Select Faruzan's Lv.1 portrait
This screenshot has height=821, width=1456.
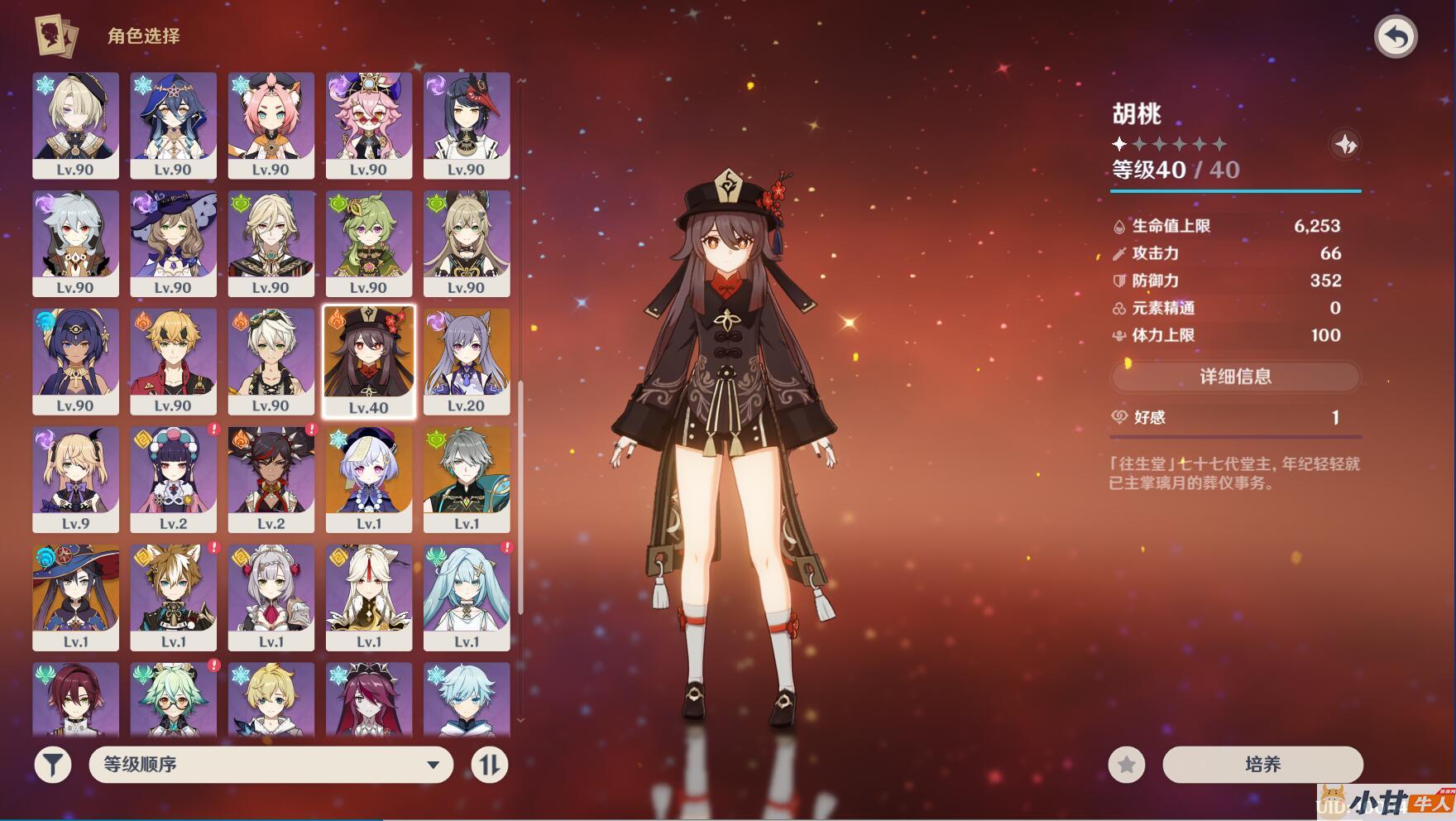click(x=467, y=596)
